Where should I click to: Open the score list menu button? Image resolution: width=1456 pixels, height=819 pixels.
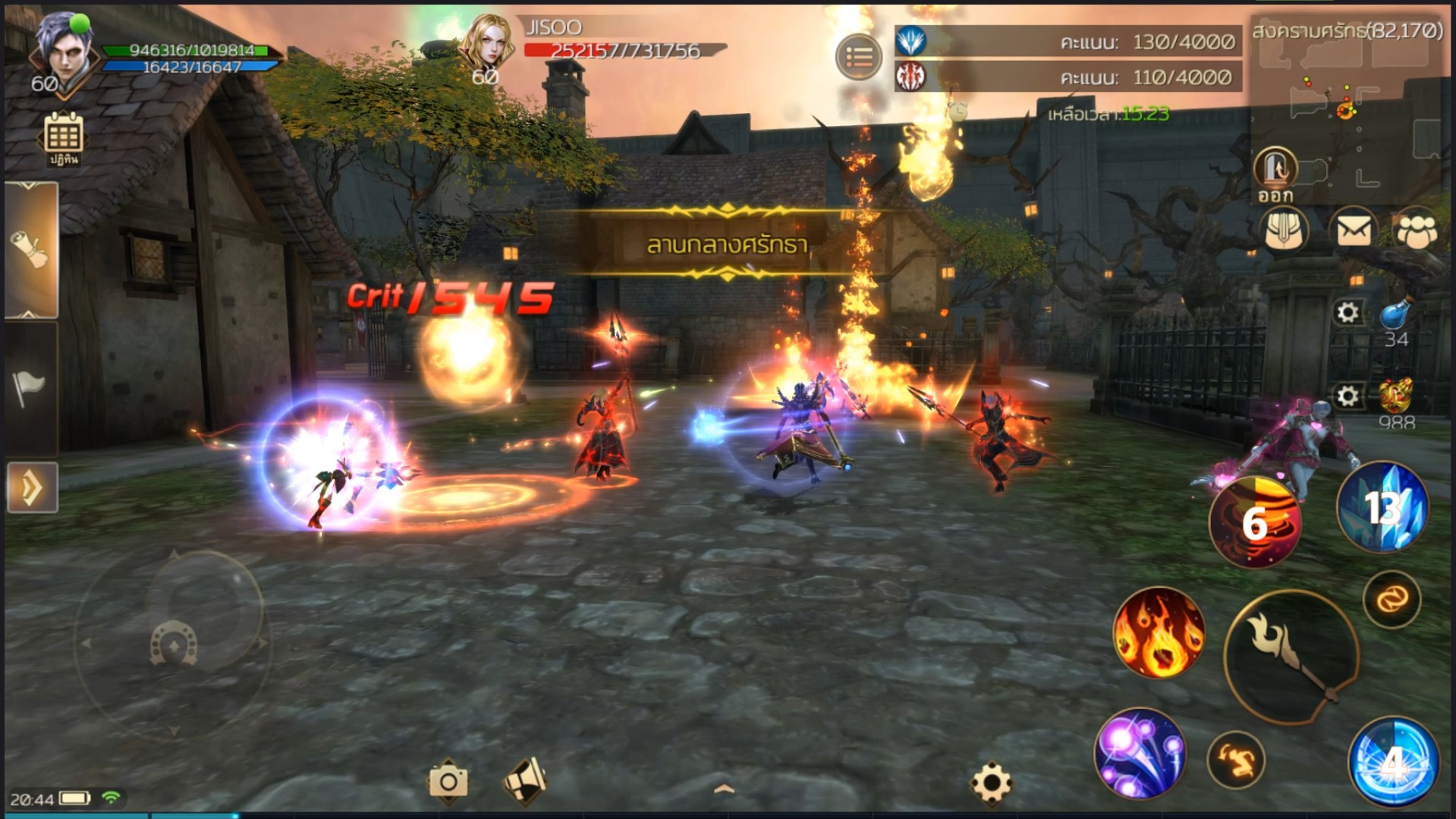point(859,56)
